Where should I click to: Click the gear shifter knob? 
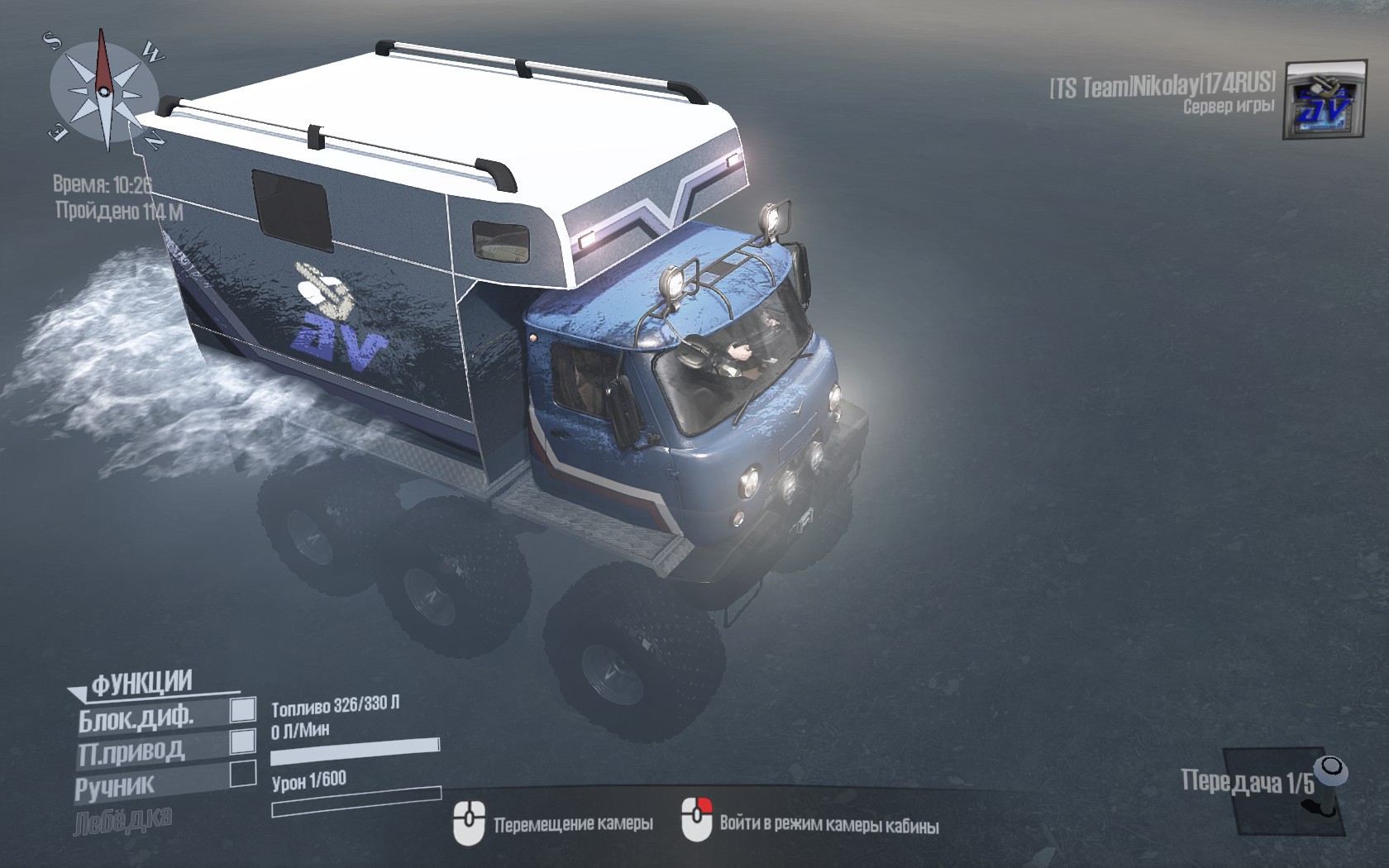1330,769
